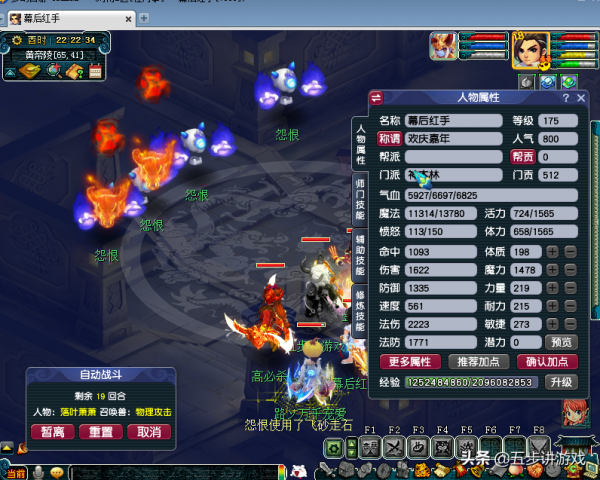This screenshot has height=480, width=600.
Task: Open the 称谓 title selector
Action: [x=389, y=139]
